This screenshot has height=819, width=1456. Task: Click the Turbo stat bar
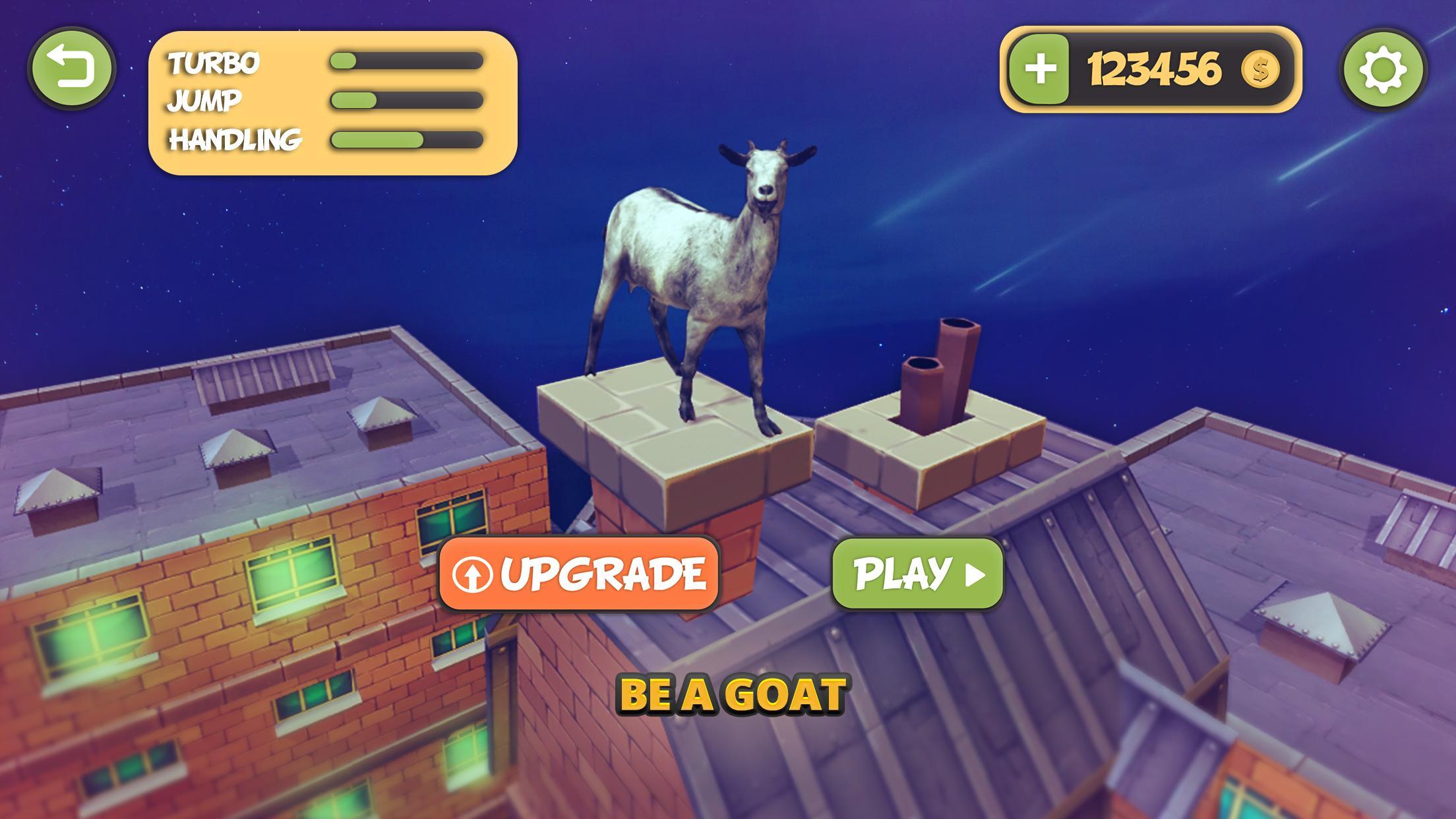point(406,63)
